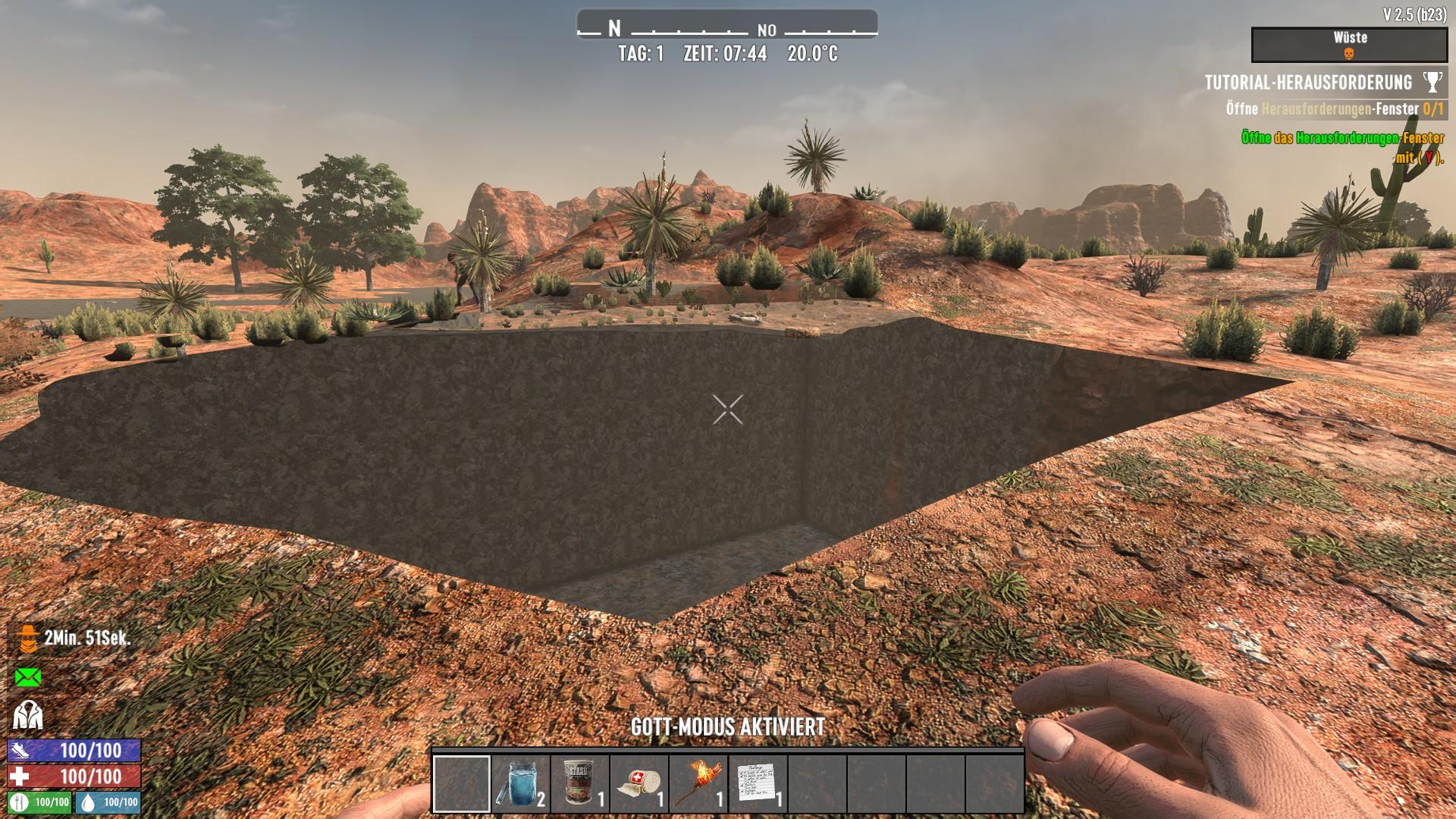1456x819 pixels.
Task: Select the canned food hotbar slot
Action: click(x=580, y=784)
